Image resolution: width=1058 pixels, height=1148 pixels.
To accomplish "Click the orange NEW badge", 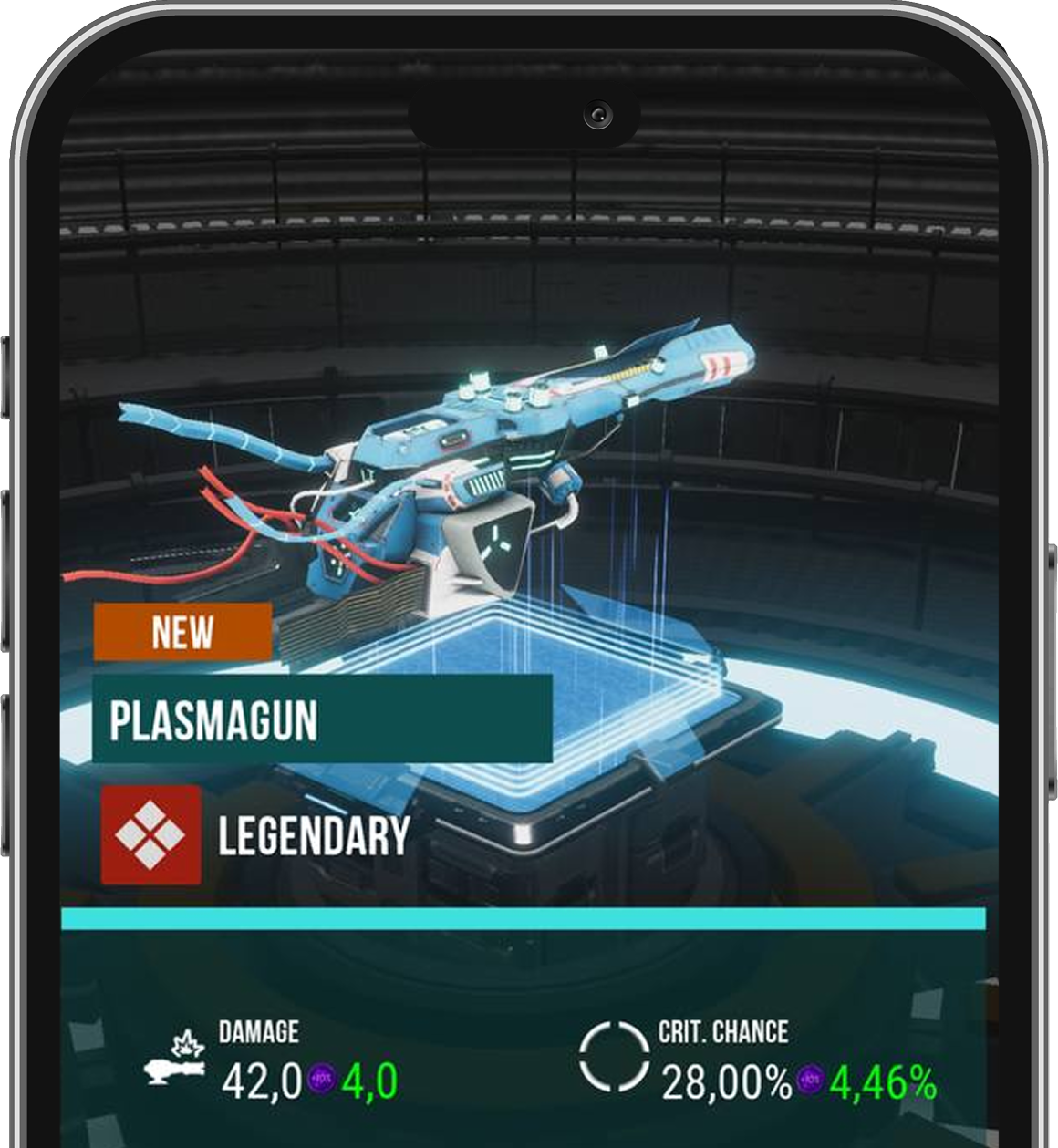I will (x=182, y=631).
